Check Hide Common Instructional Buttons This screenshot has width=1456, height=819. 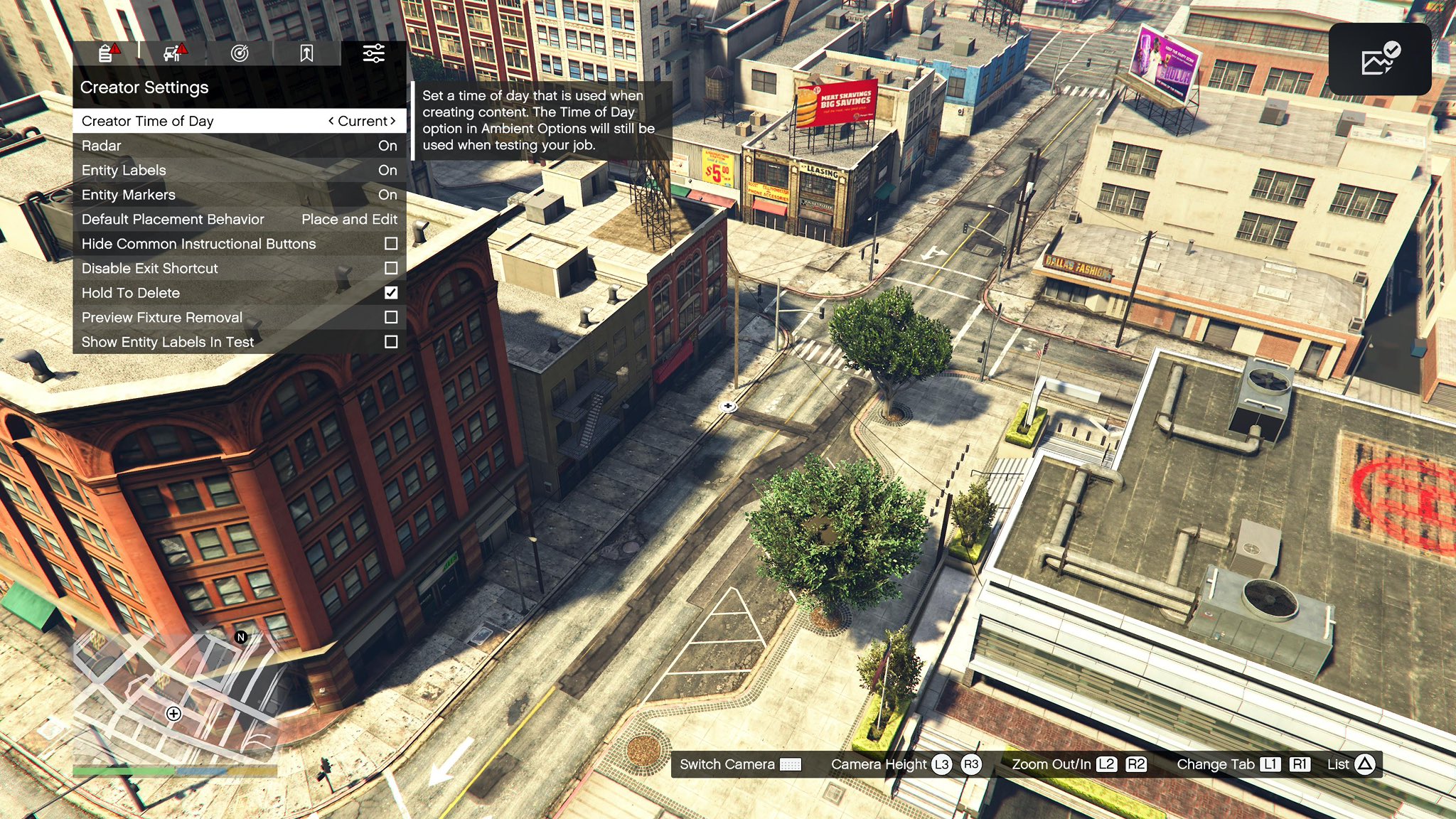pos(391,244)
